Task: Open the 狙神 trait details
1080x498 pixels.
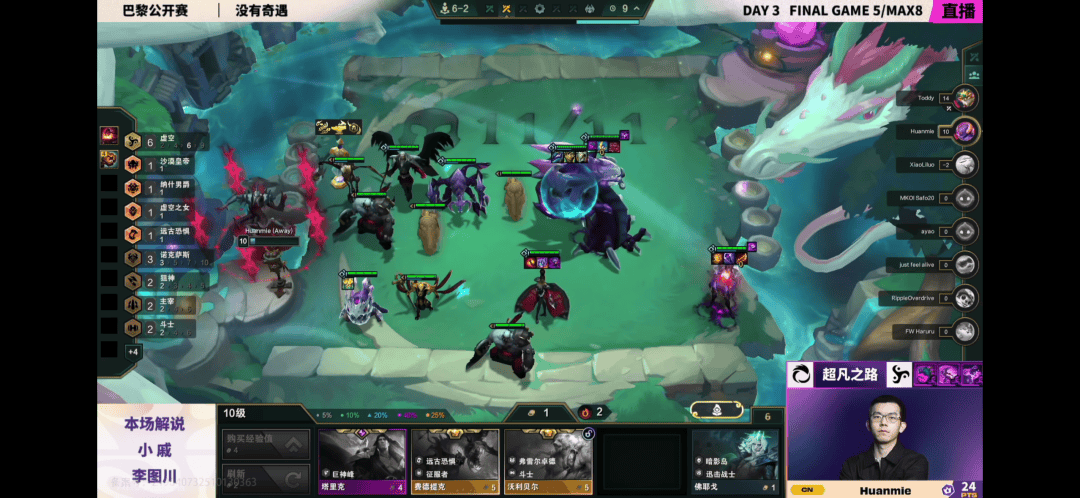Action: click(162, 281)
